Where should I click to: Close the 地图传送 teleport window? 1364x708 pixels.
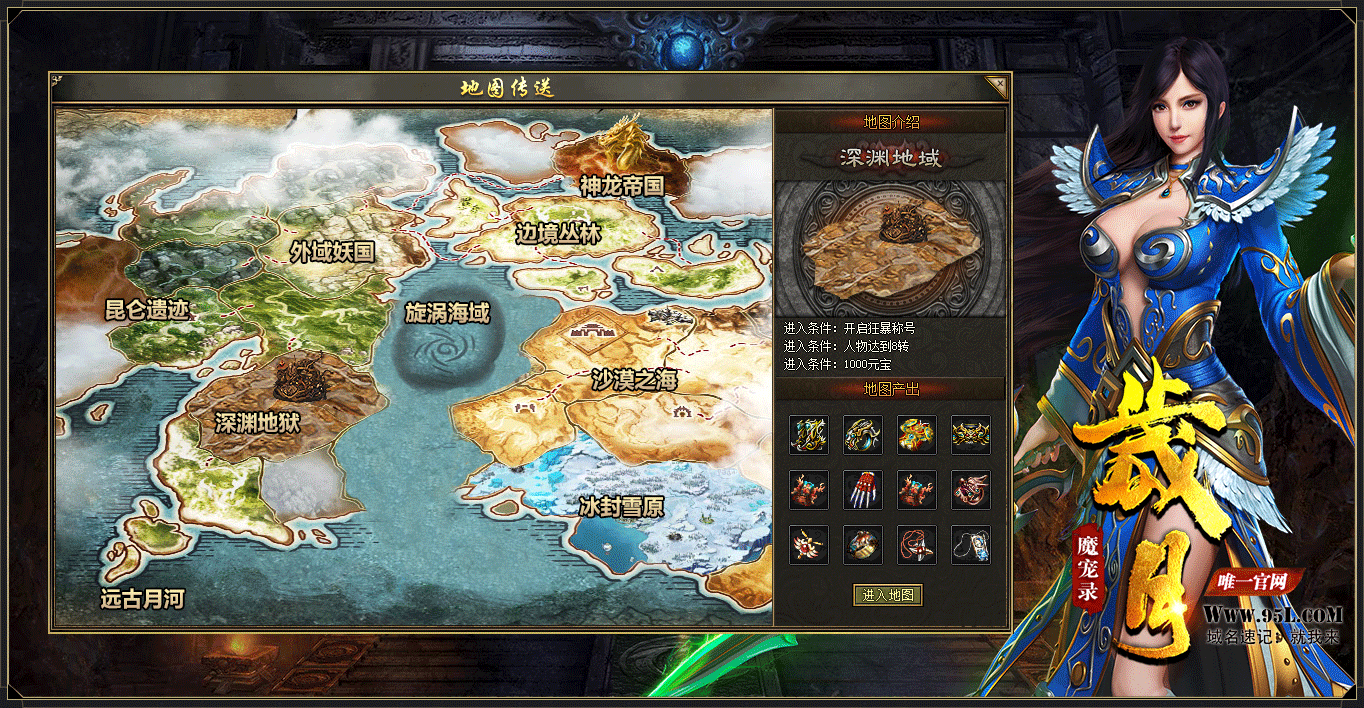coord(995,85)
